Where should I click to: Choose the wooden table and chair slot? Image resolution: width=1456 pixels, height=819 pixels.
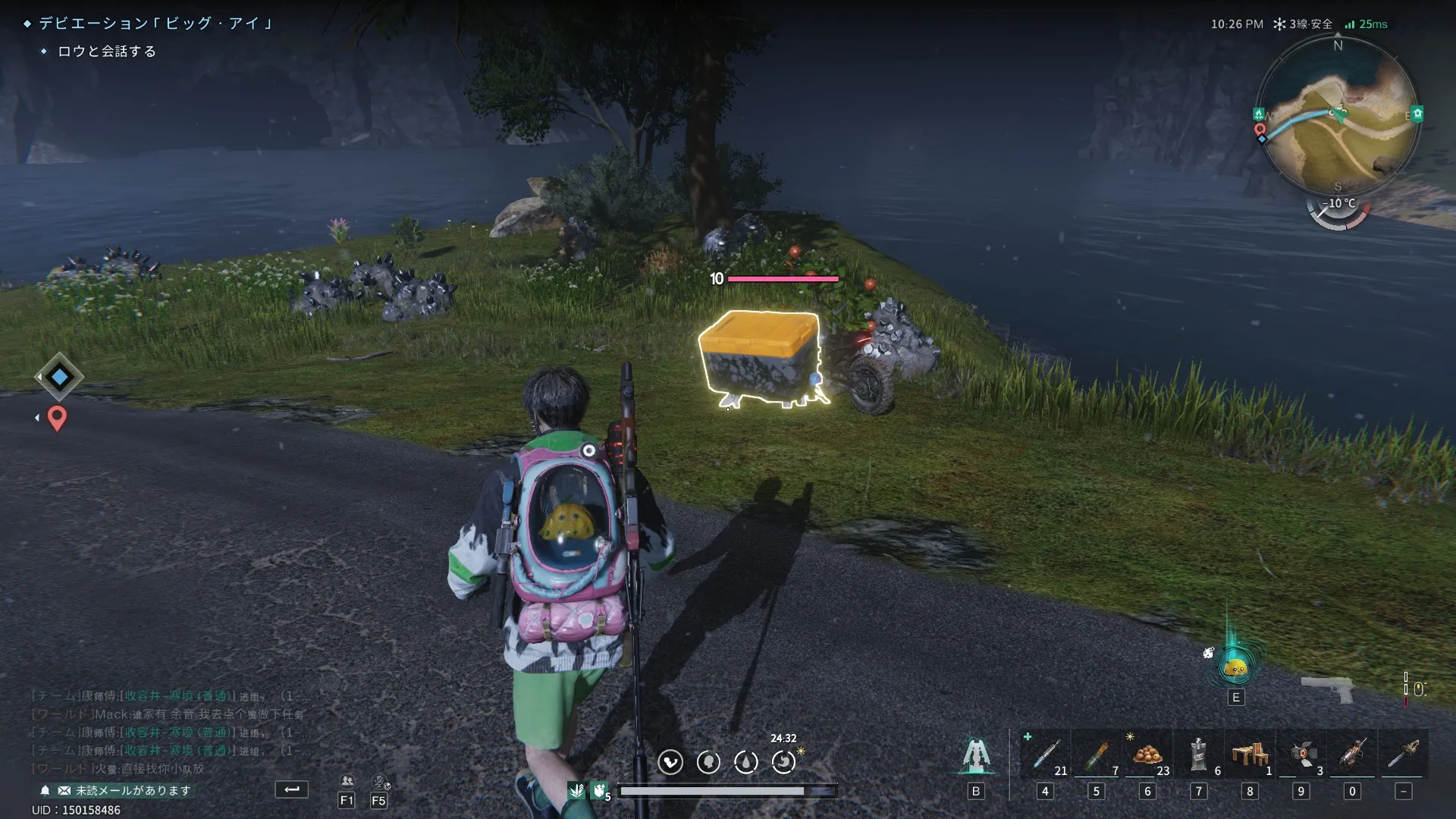(1250, 755)
